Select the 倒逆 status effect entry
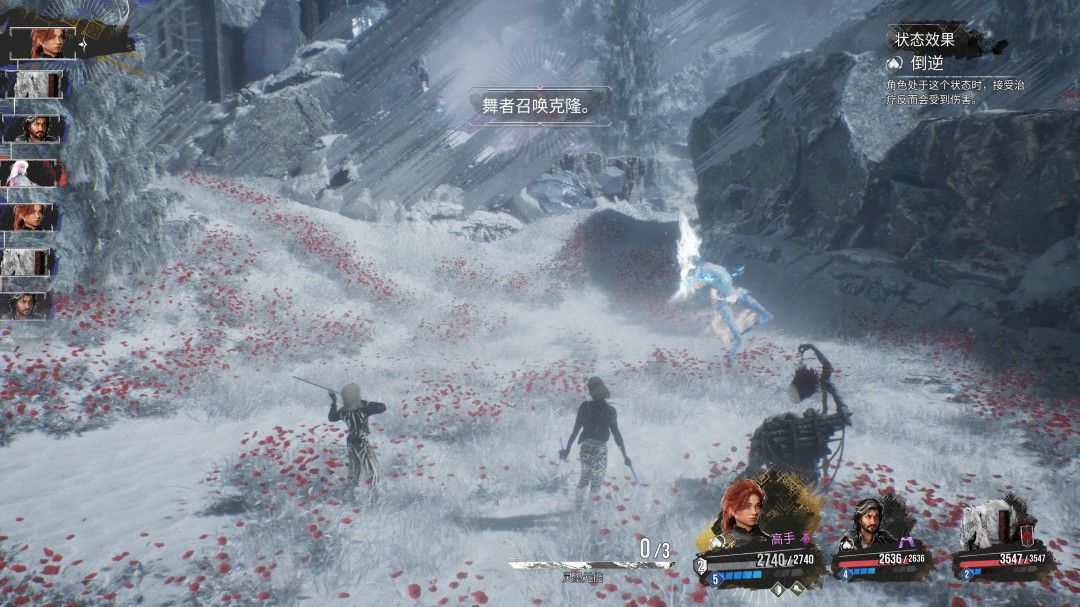Screen dimensions: 1080x607 tap(928, 63)
